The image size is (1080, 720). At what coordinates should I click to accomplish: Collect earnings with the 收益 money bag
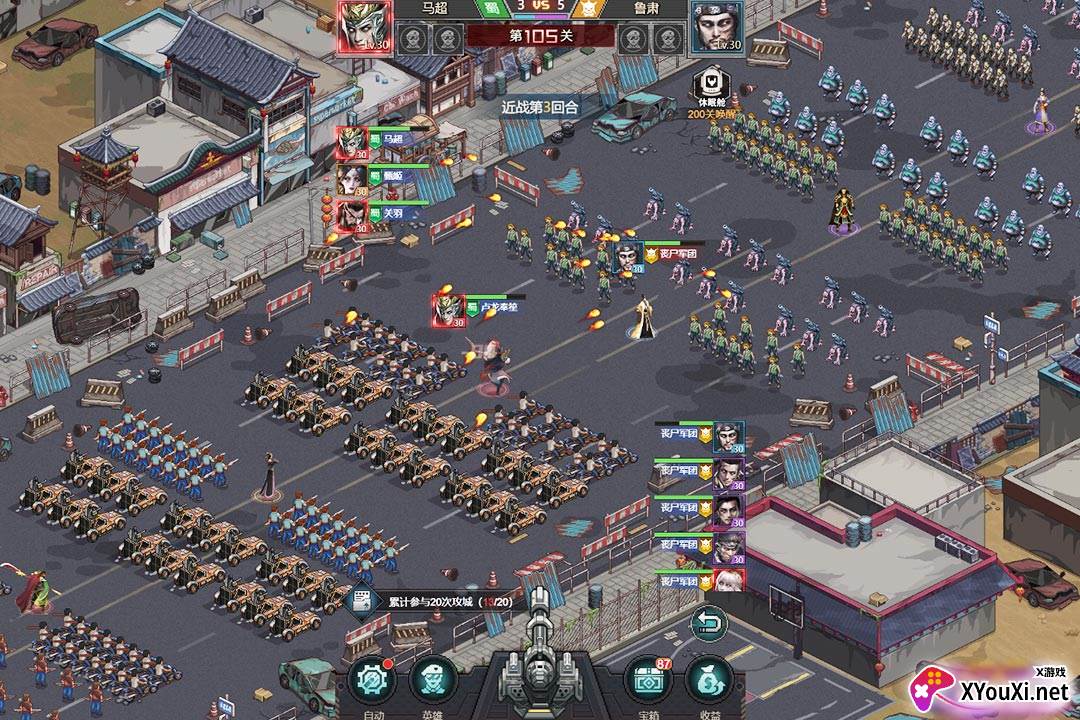coord(710,681)
